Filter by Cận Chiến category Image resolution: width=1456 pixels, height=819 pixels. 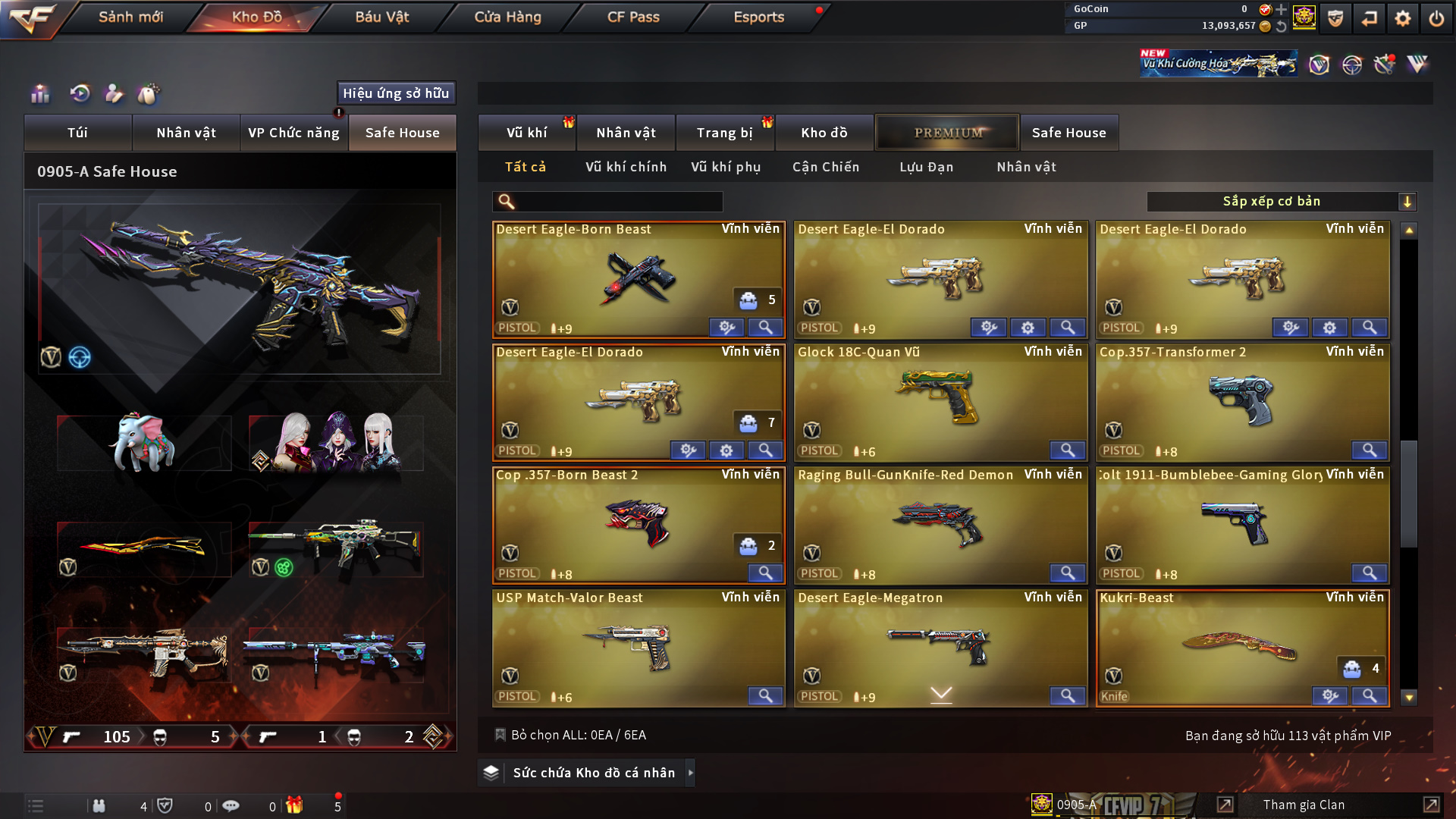826,167
